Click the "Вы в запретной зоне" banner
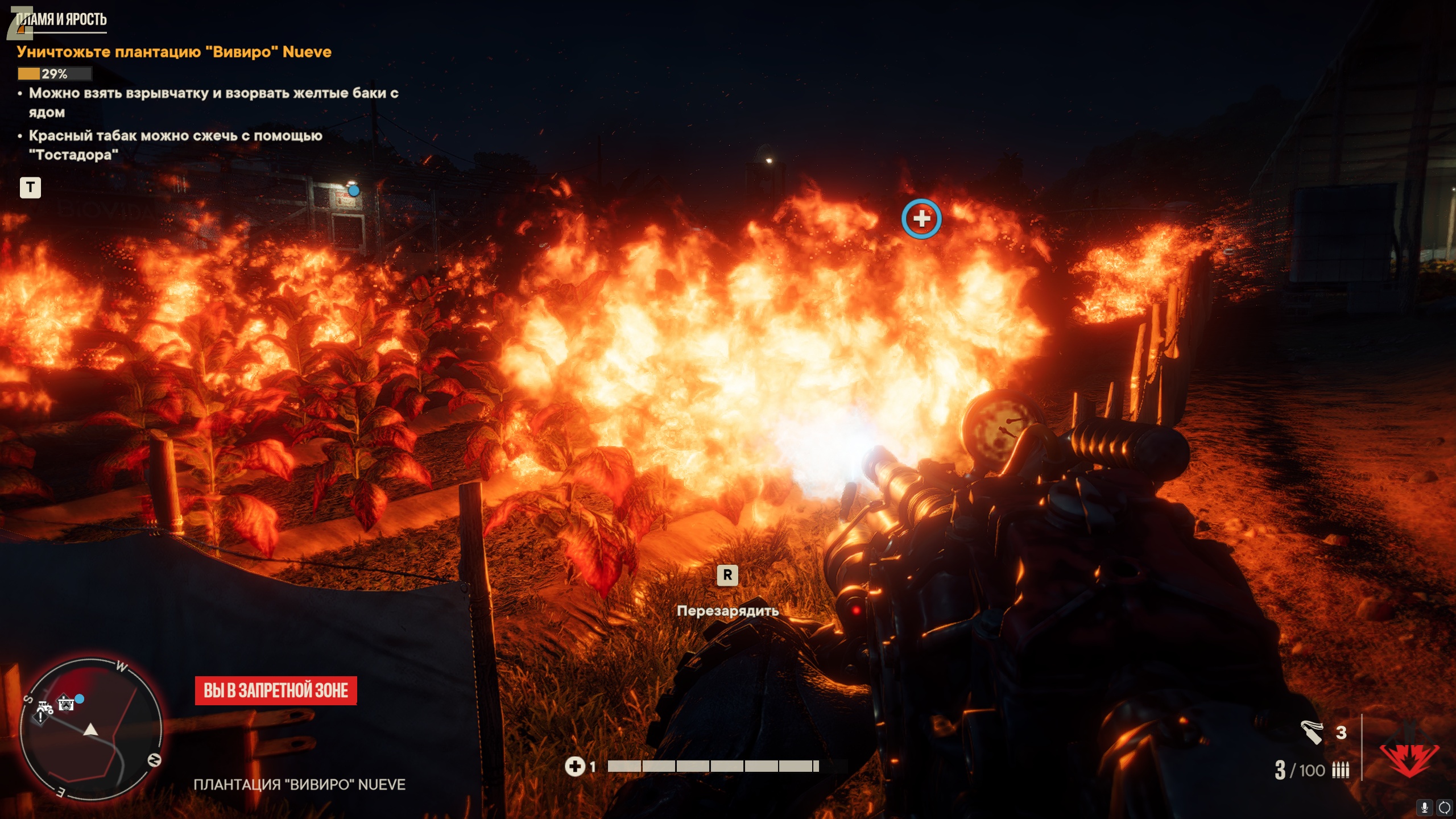Viewport: 1456px width, 819px height. (276, 690)
